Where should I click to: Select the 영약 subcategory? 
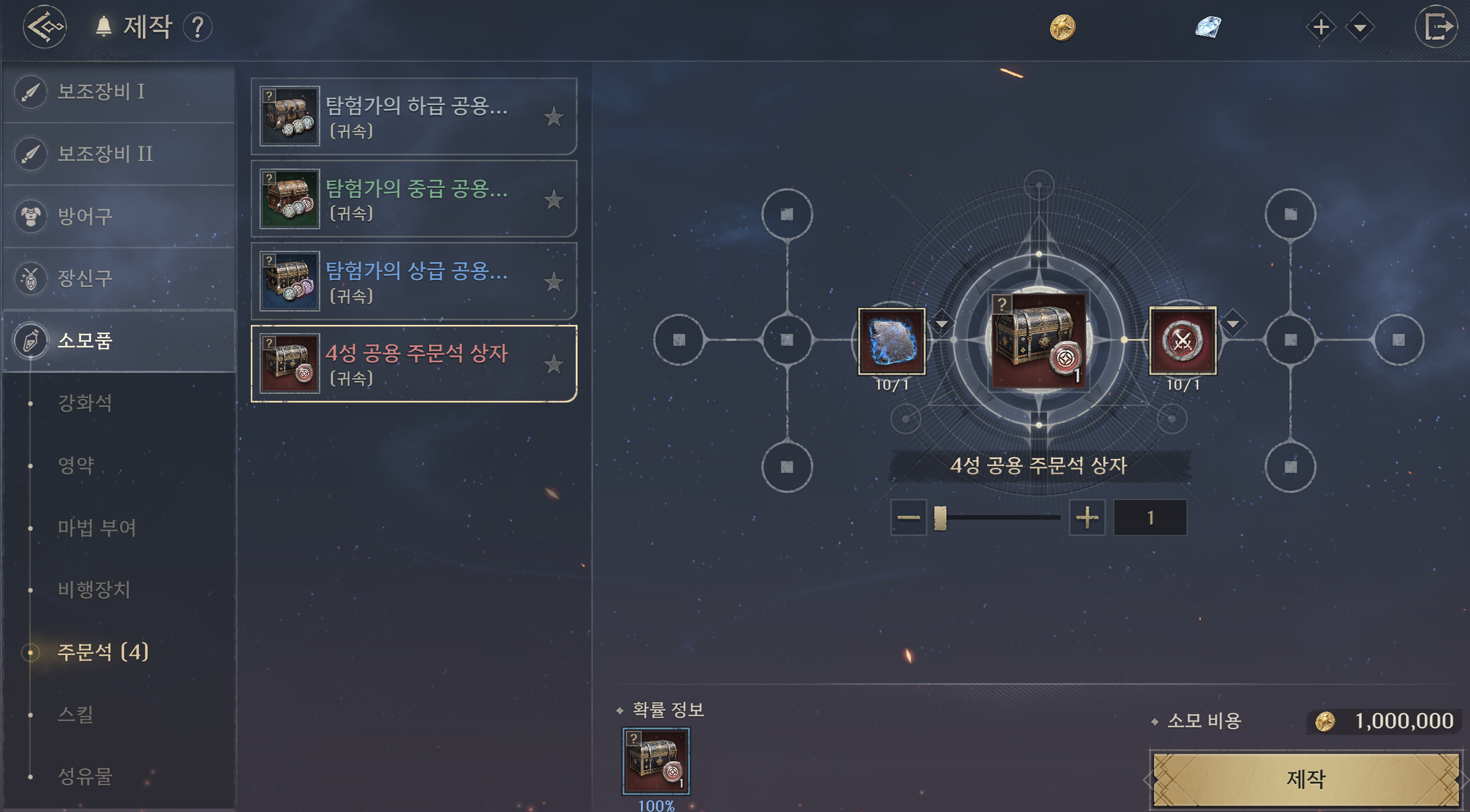pyautogui.click(x=76, y=465)
